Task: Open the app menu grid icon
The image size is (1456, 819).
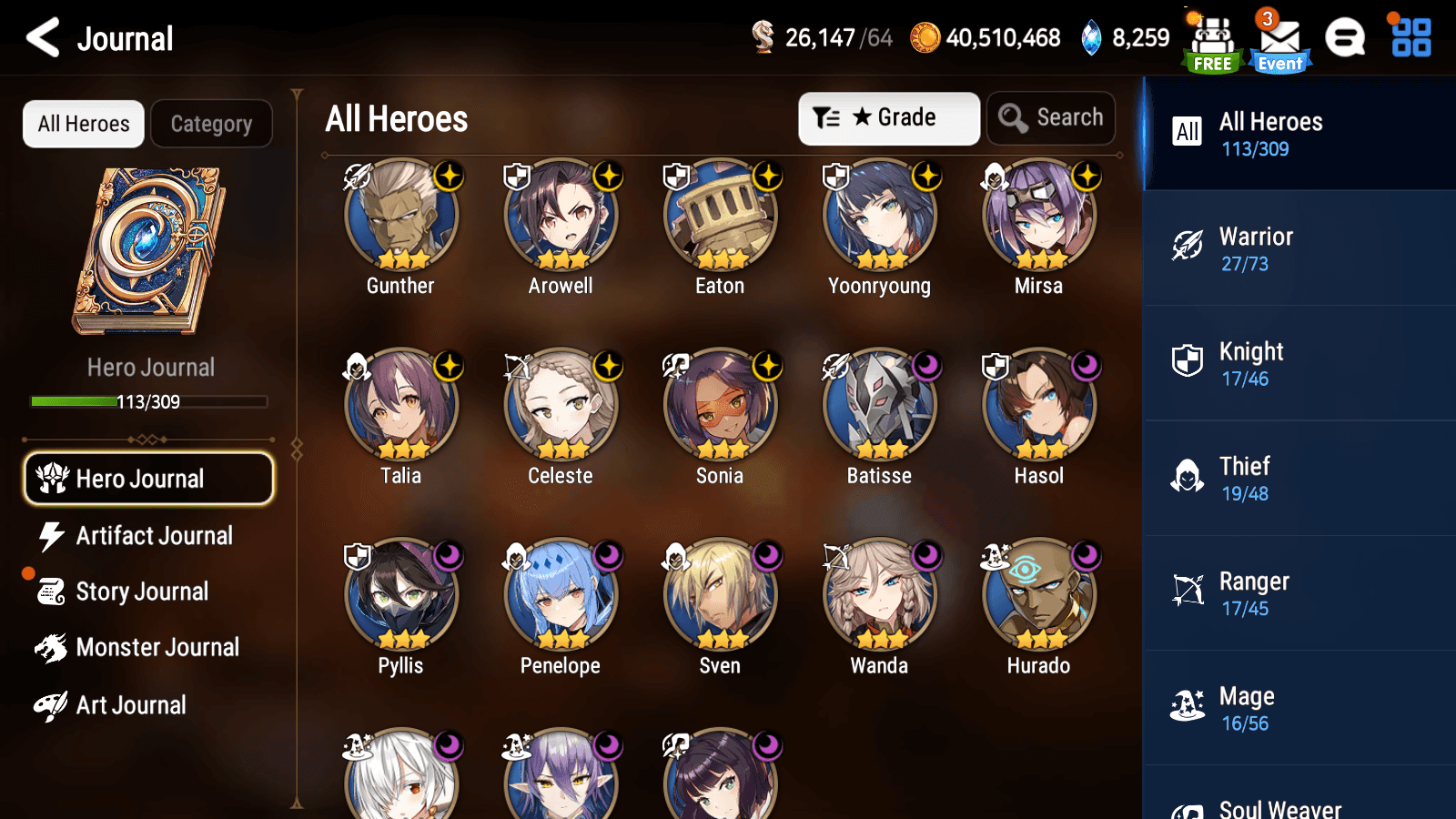Action: 1409,38
